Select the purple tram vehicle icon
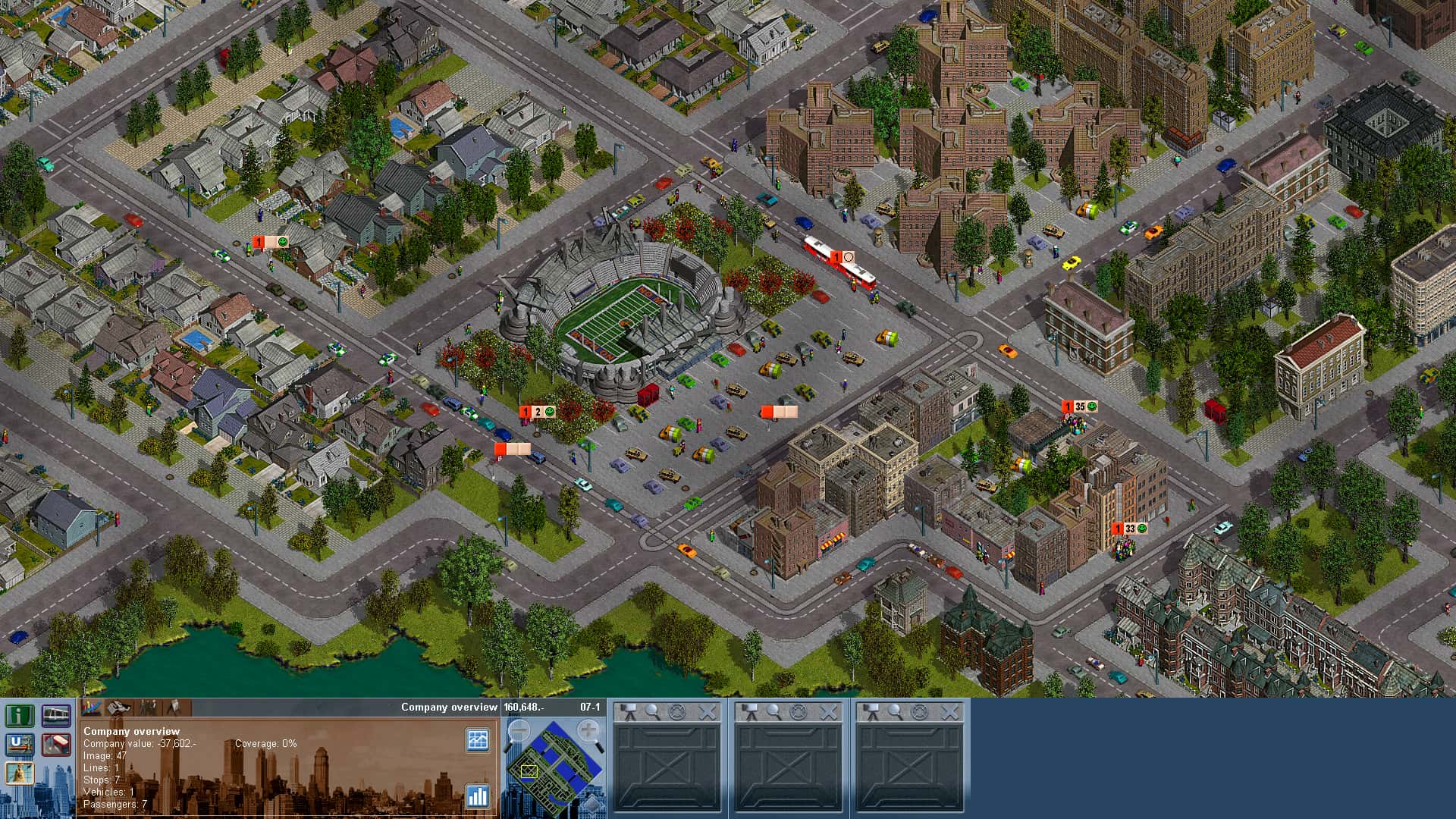The width and height of the screenshot is (1456, 819). [56, 717]
